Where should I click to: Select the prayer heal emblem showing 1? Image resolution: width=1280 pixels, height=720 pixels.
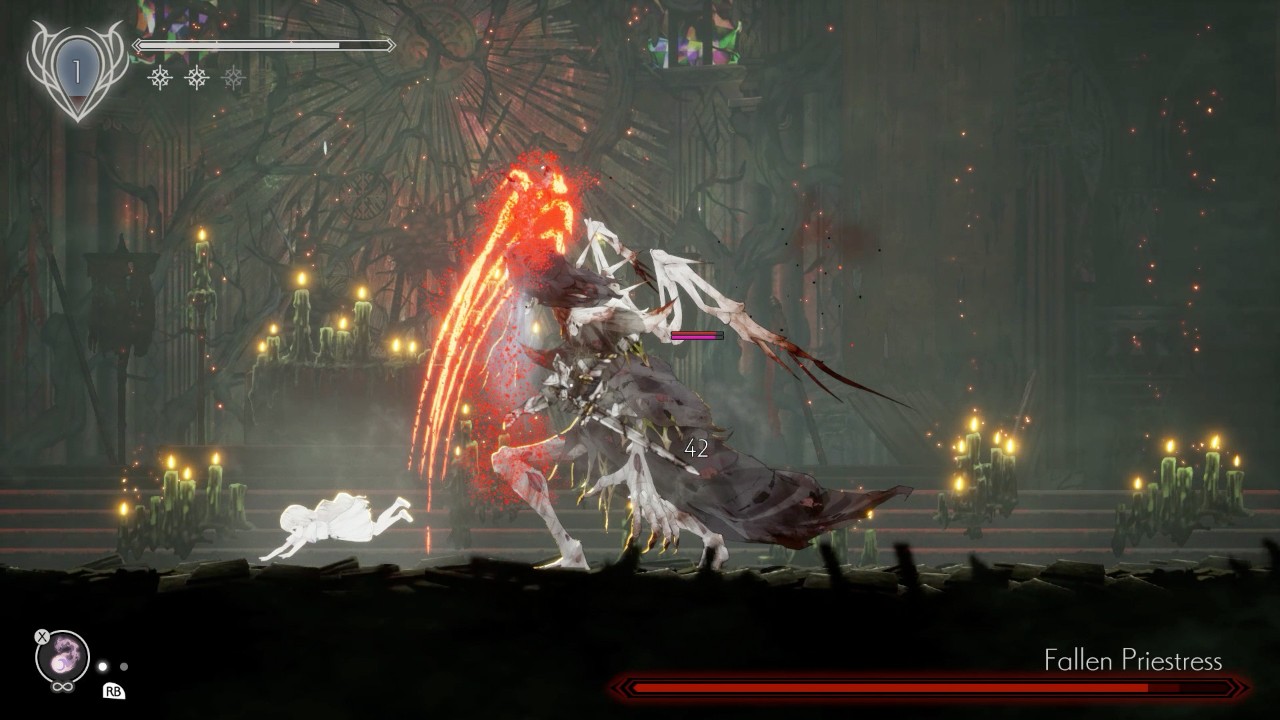pos(76,71)
